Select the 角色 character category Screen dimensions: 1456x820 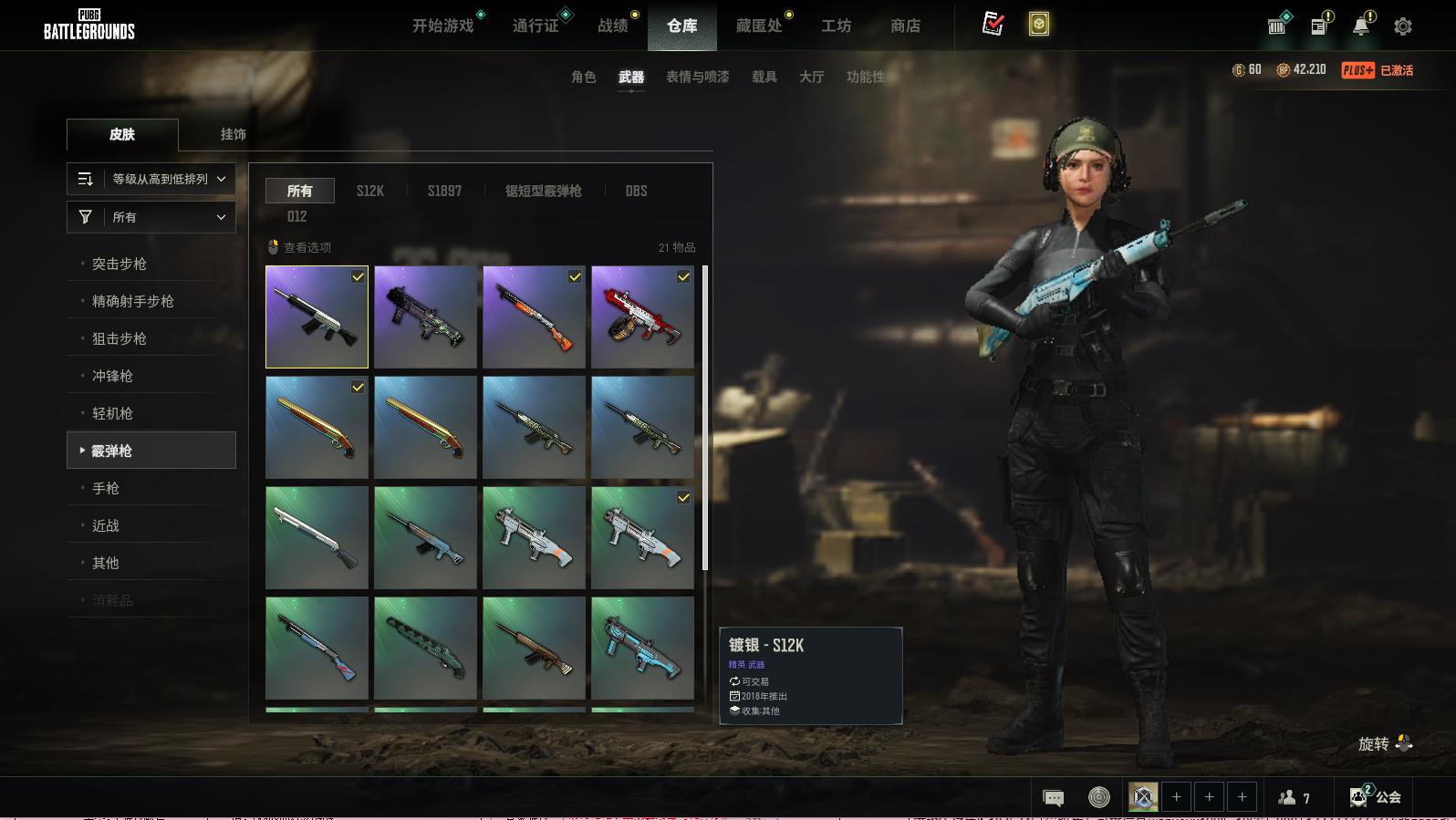coord(583,77)
